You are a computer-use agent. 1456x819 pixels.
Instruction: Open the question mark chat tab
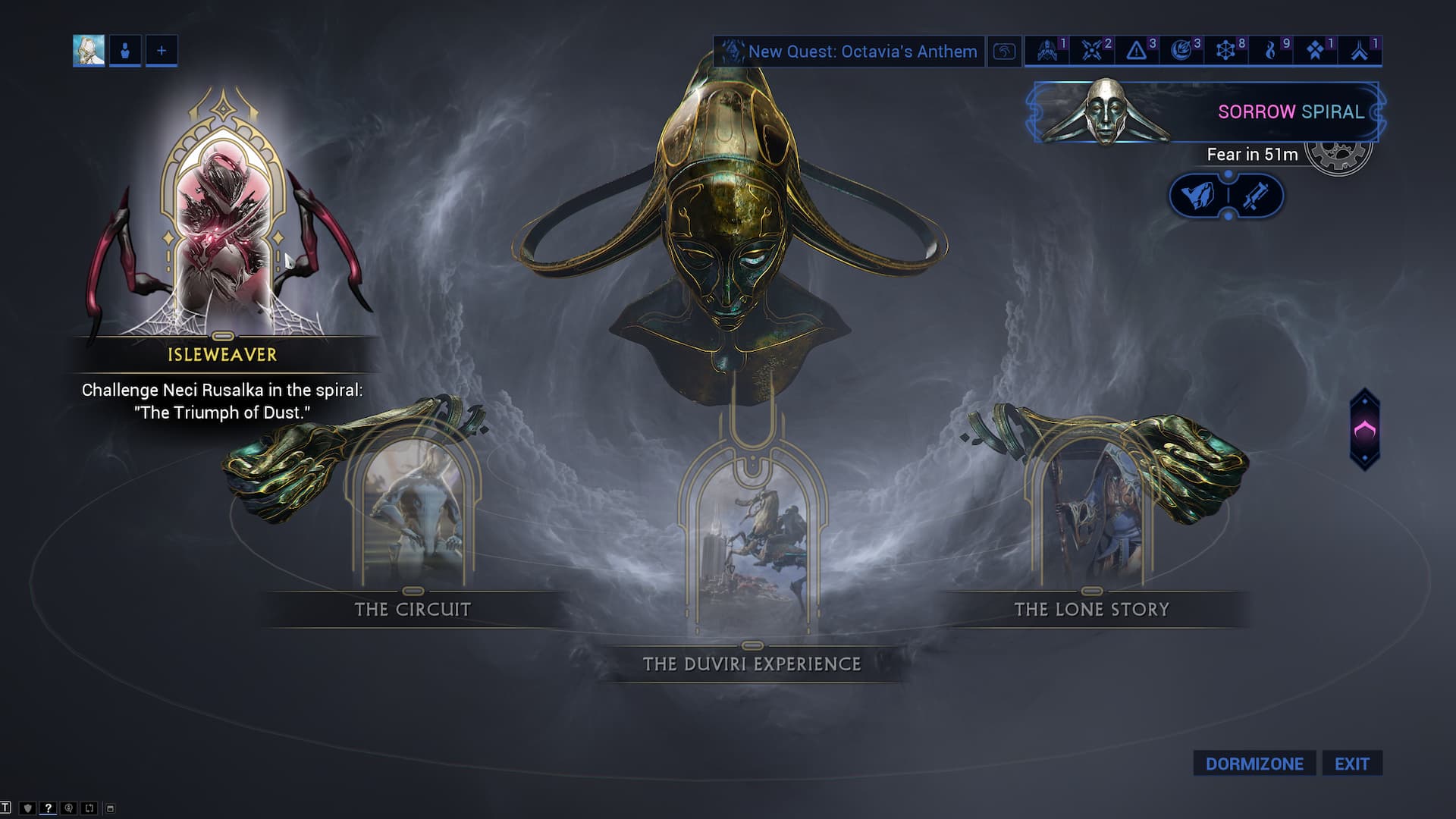(x=48, y=808)
